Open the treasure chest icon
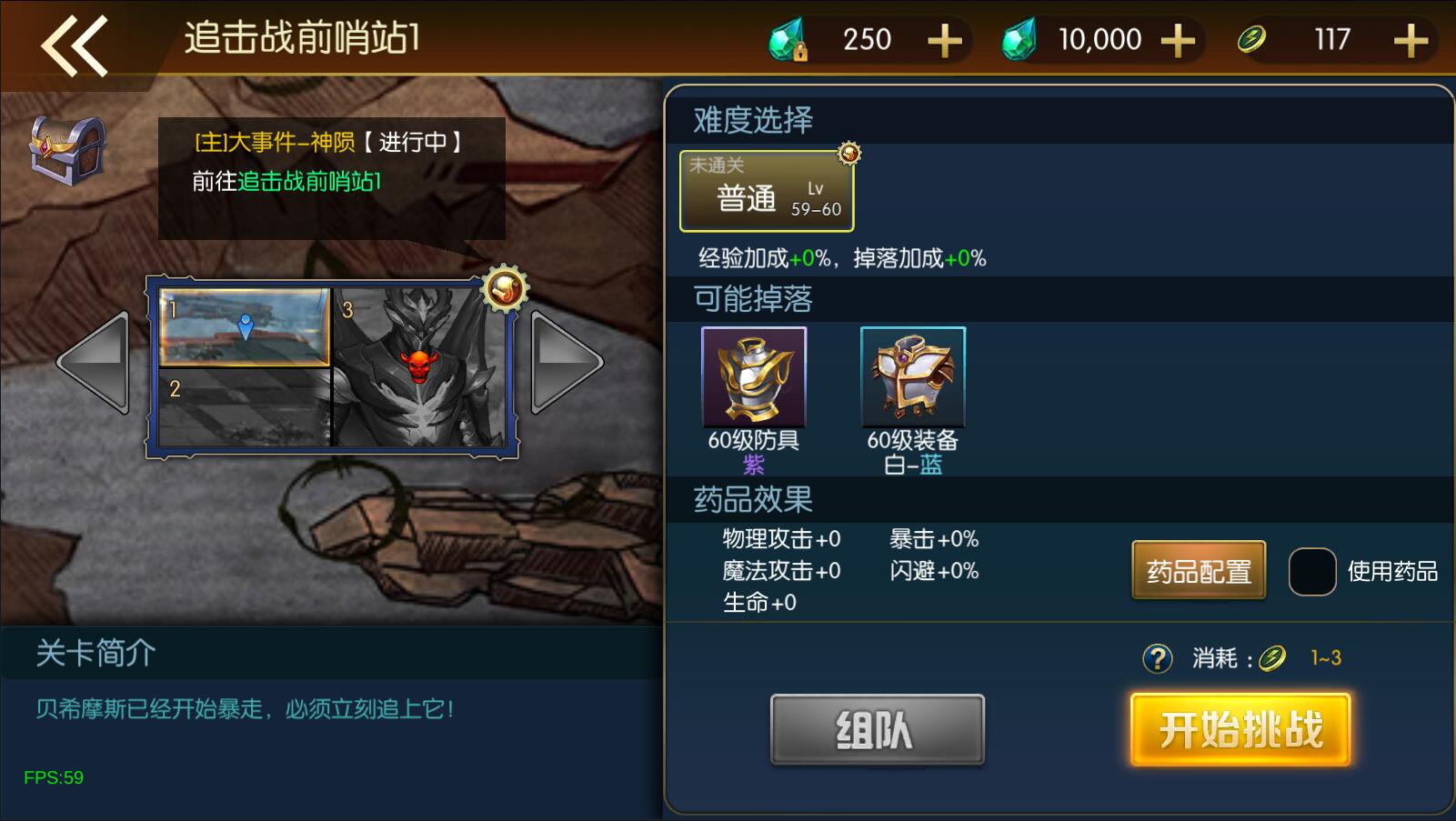Viewport: 1456px width, 821px height. point(67,149)
